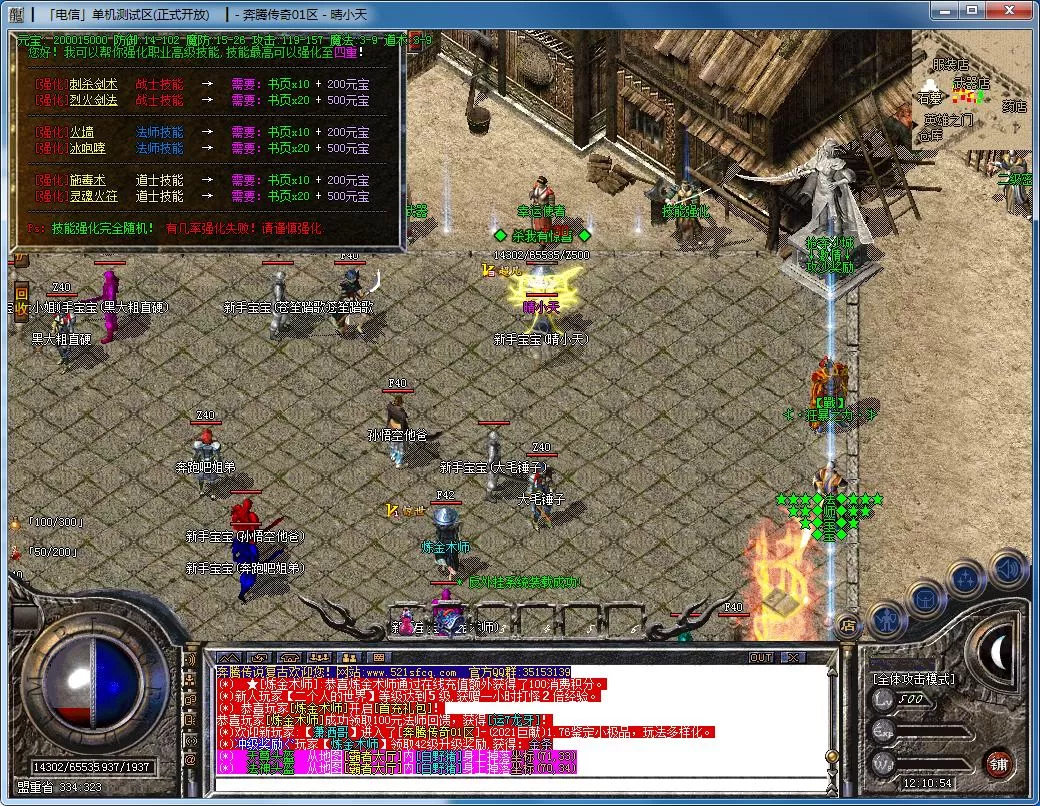
Task: Open the 铺 shop round button
Action: pyautogui.click(x=998, y=762)
